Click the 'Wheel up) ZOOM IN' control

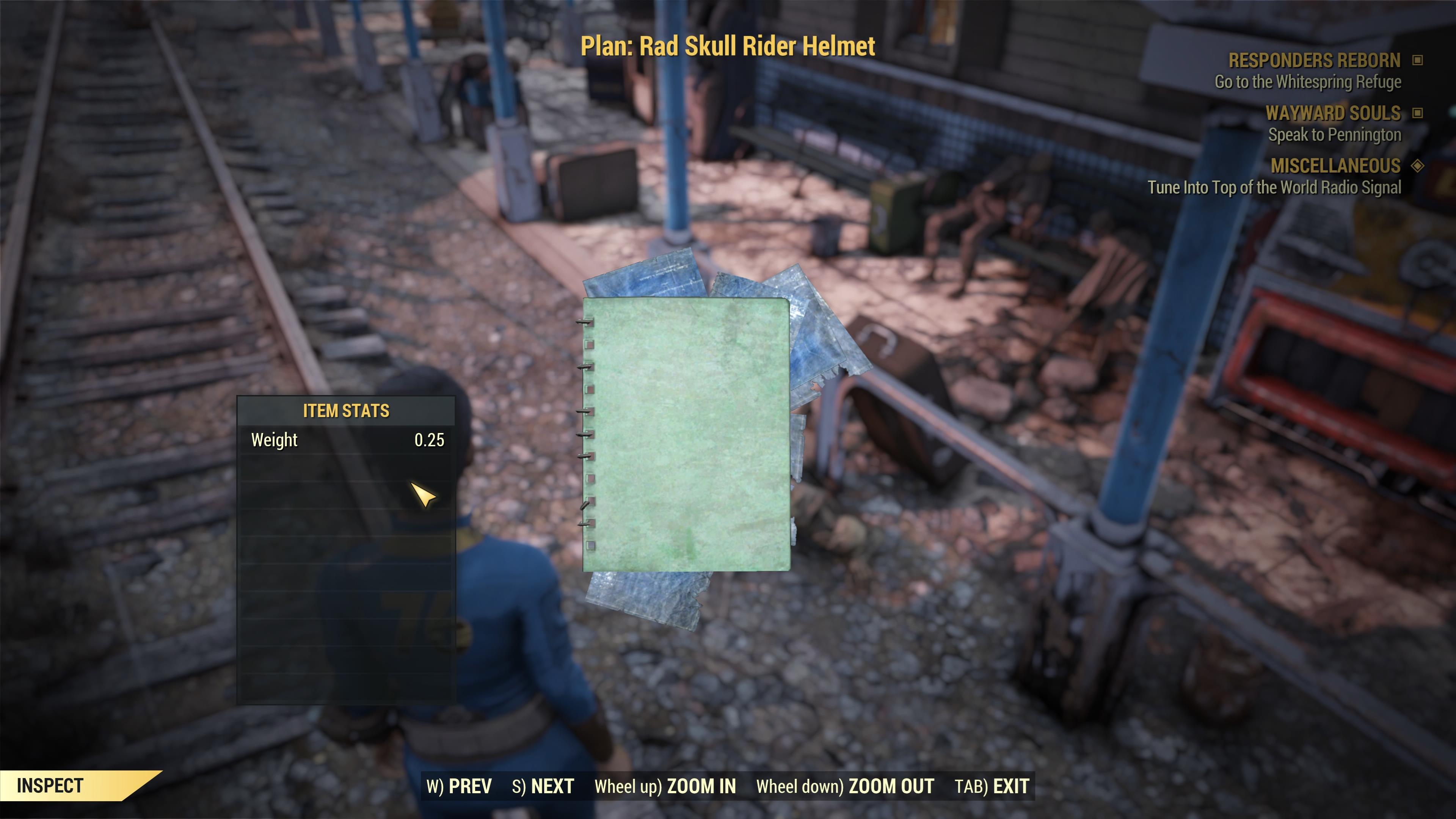pos(665,785)
